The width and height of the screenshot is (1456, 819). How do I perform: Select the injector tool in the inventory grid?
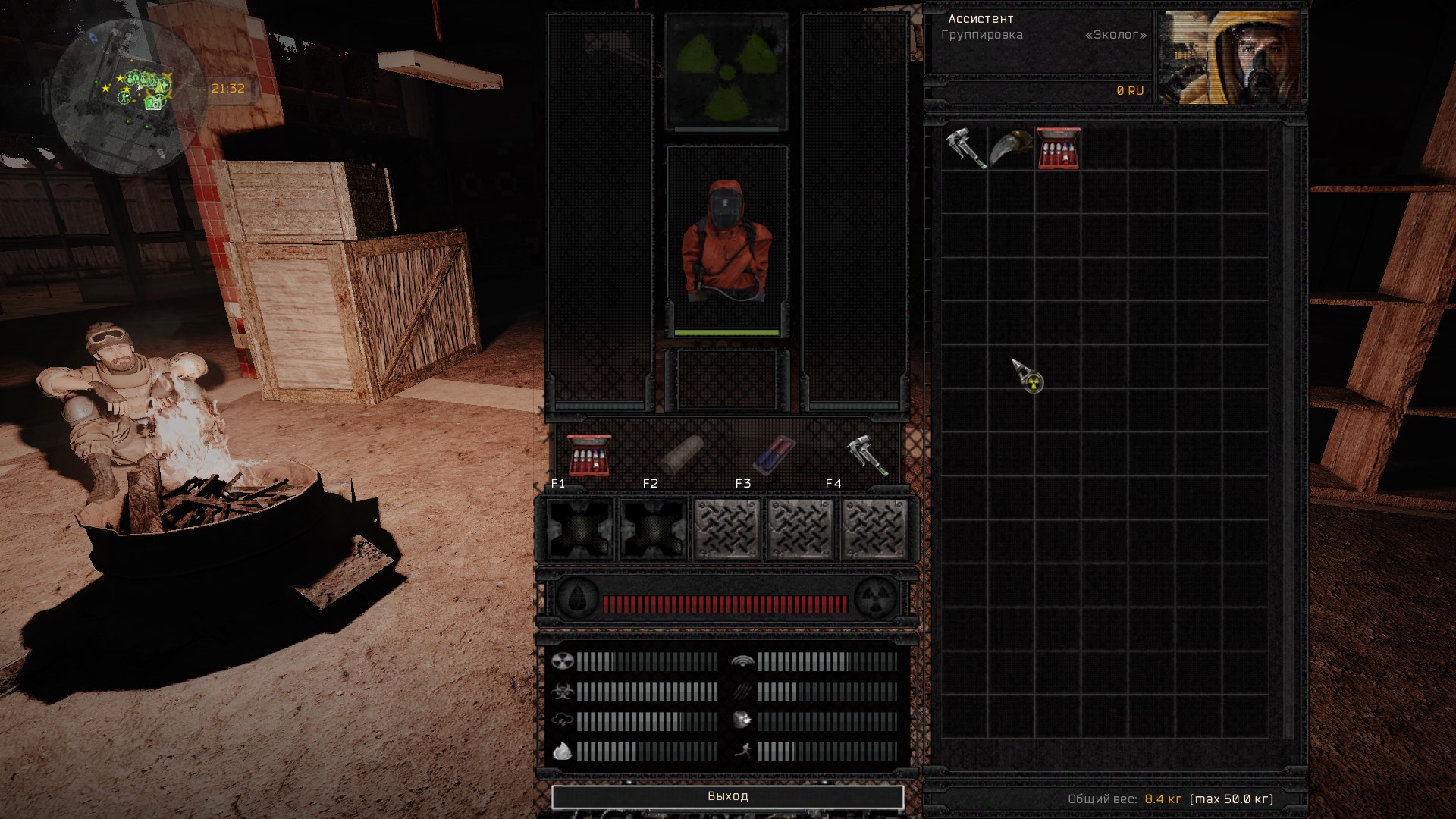(x=965, y=148)
